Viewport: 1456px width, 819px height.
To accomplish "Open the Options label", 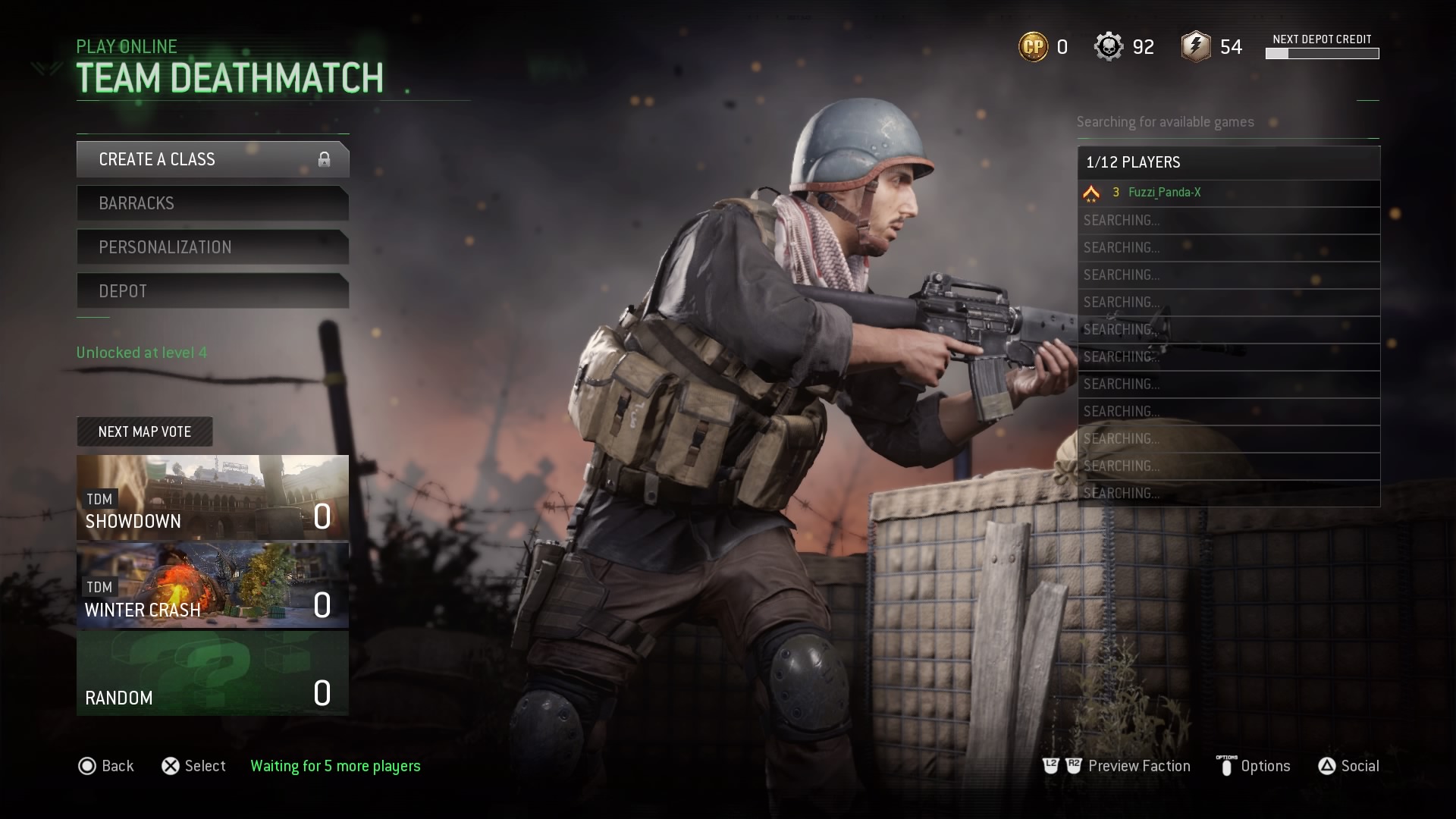I will pos(1265,766).
